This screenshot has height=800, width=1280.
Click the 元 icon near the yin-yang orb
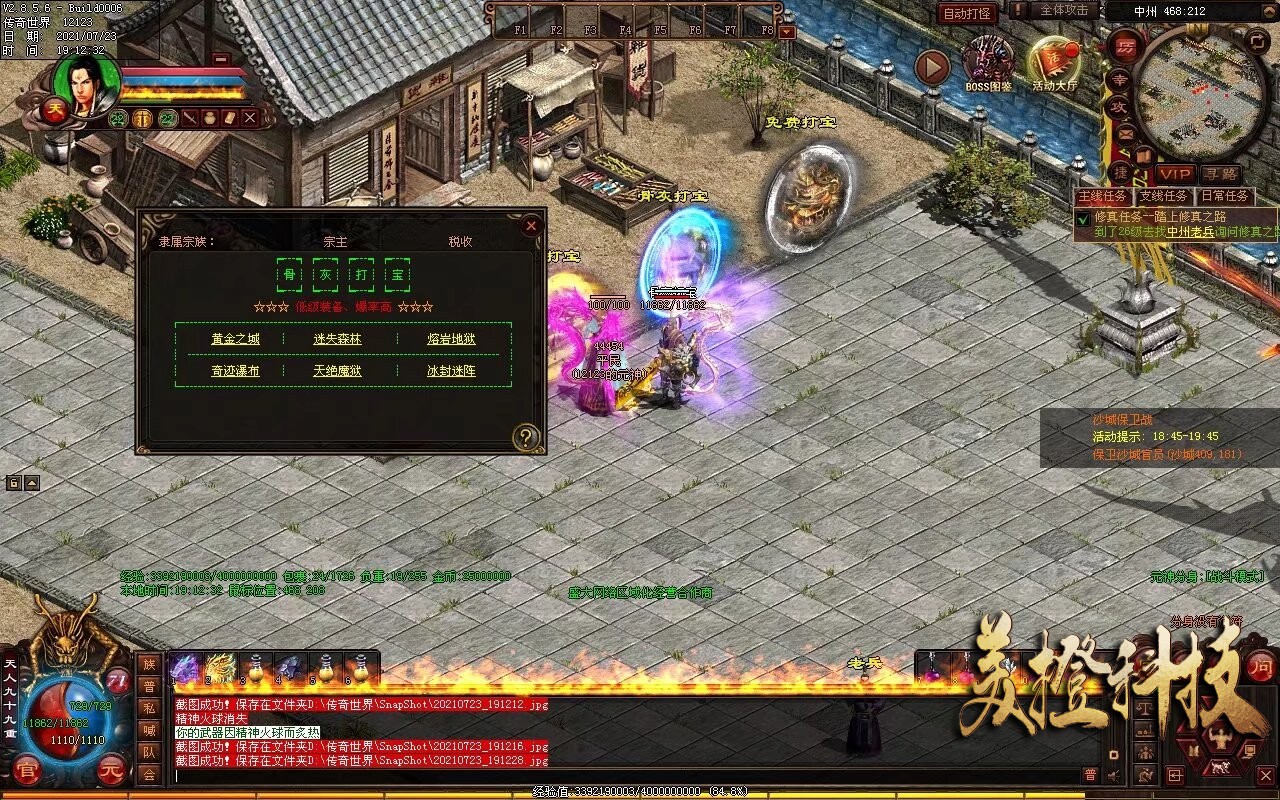(111, 769)
